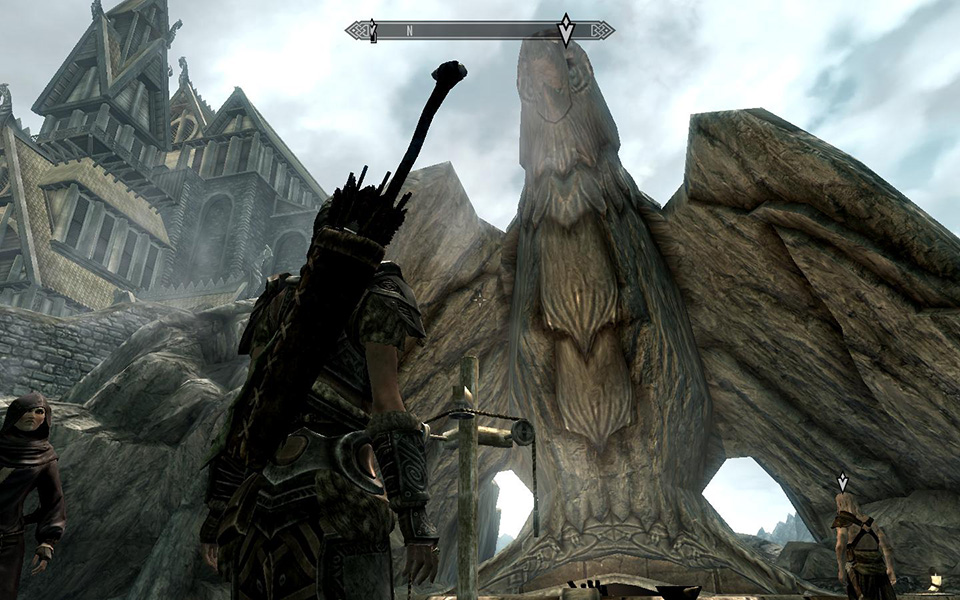Select the floating quest marker above the NPC
Image resolution: width=960 pixels, height=600 pixels.
pyautogui.click(x=843, y=481)
